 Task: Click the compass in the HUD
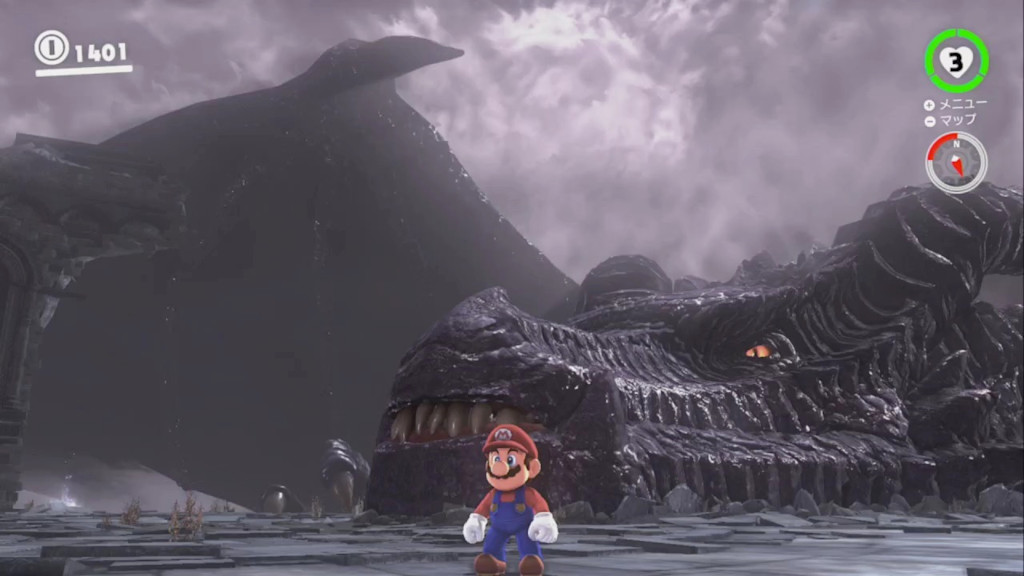coord(956,162)
